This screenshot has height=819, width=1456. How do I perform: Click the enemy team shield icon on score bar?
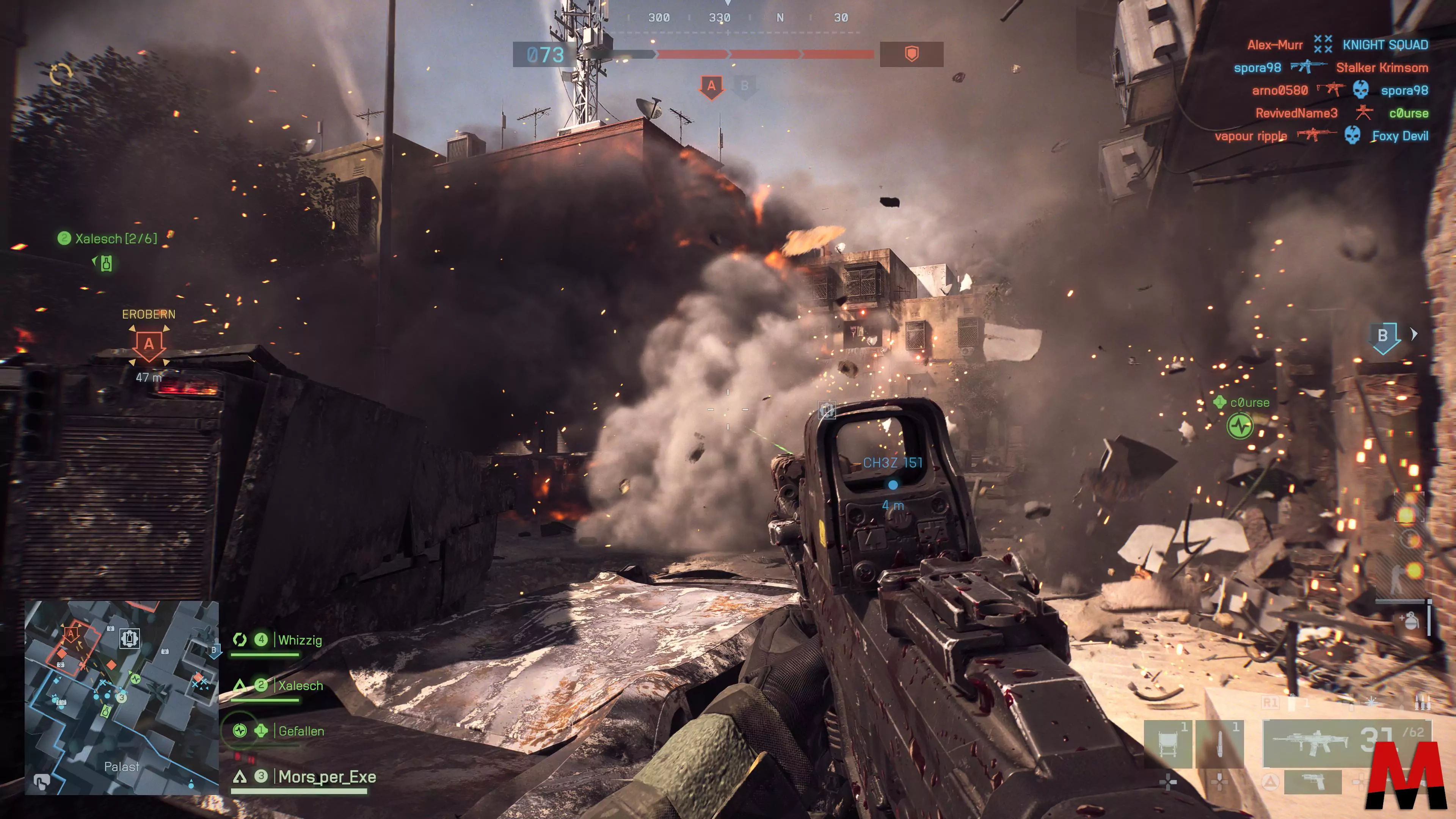pyautogui.click(x=911, y=54)
